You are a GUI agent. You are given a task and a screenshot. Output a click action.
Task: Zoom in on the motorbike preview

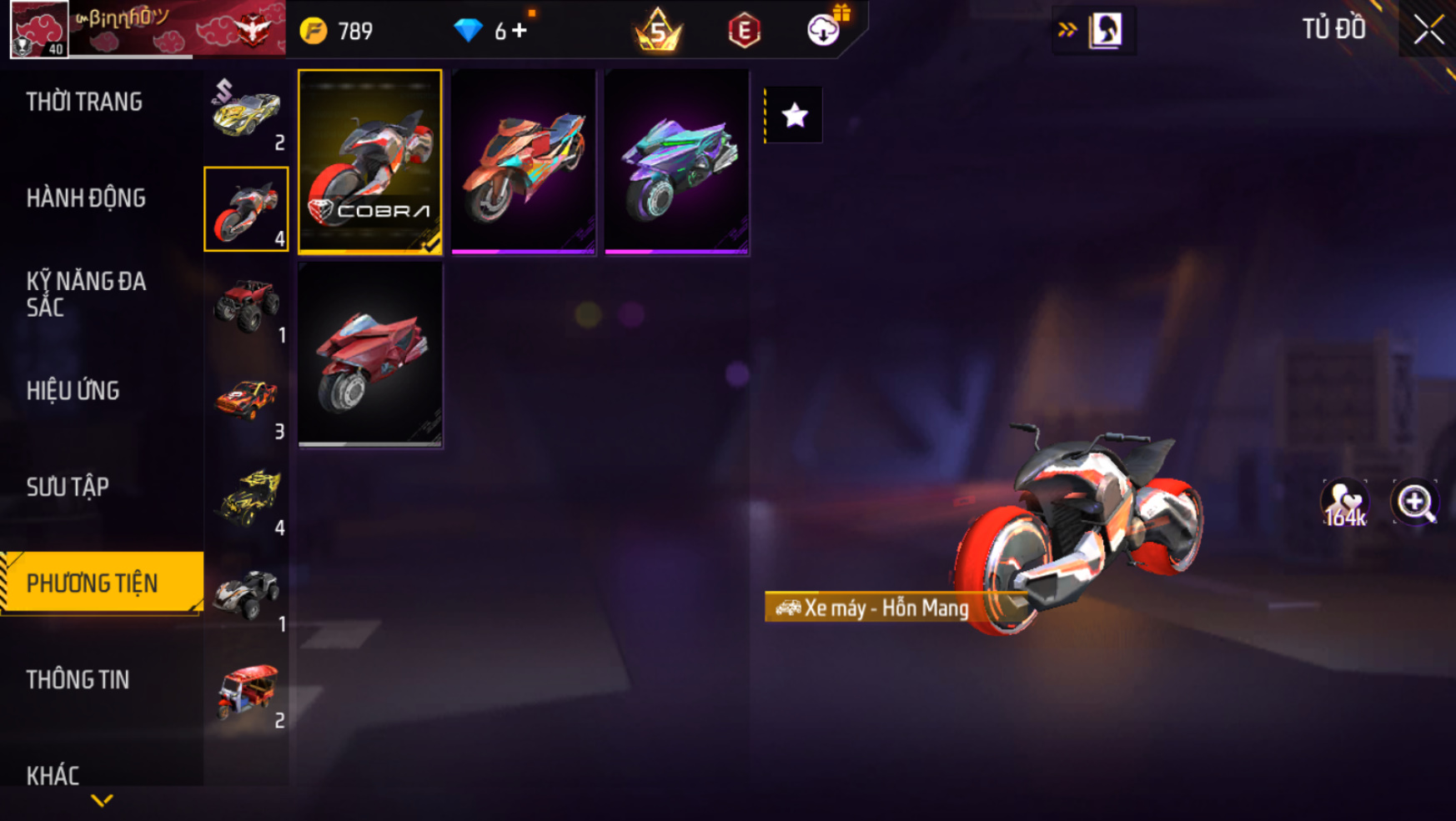pos(1415,503)
